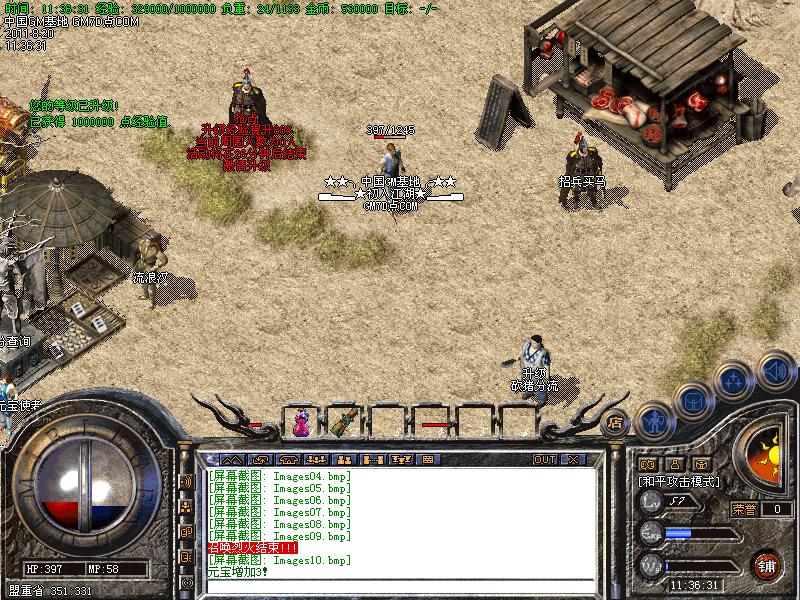800x600 pixels.
Task: Open the skills button with four stars
Action: click(x=734, y=380)
